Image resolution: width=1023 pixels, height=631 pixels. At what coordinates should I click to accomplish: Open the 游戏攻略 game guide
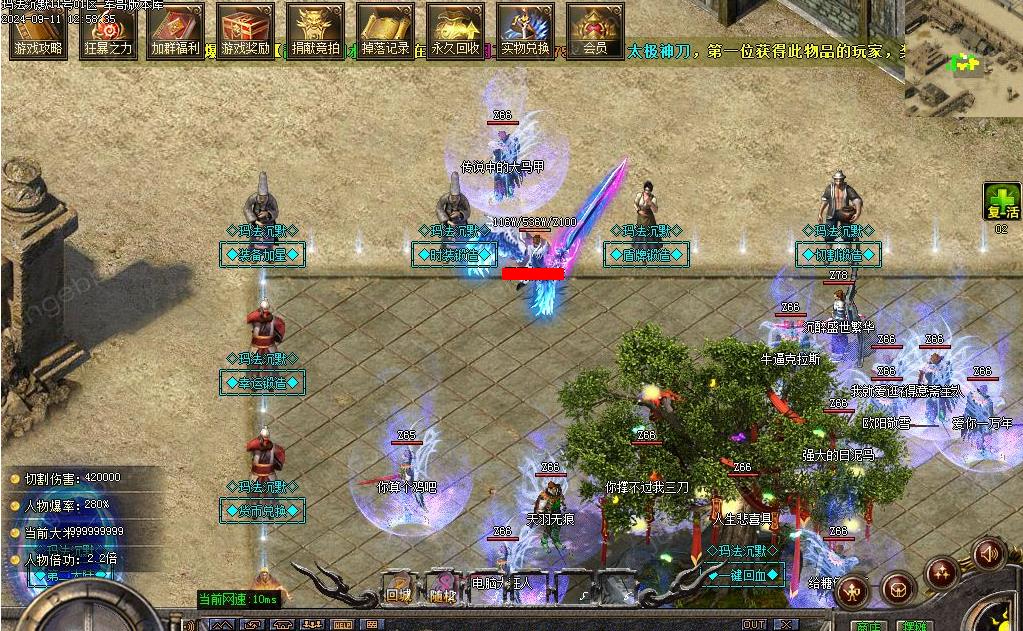(x=38, y=30)
